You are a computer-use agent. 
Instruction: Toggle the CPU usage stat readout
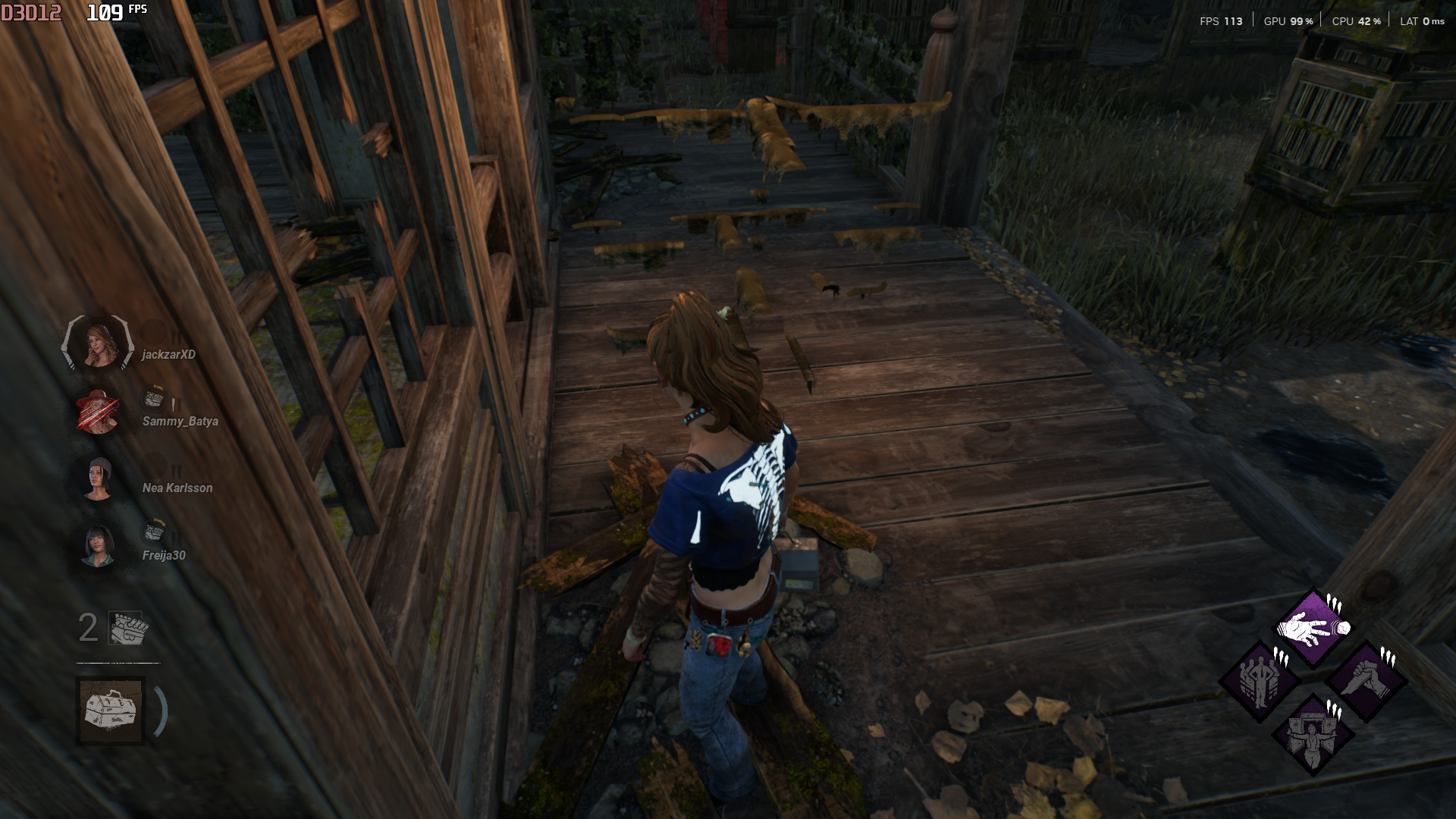[x=1355, y=22]
